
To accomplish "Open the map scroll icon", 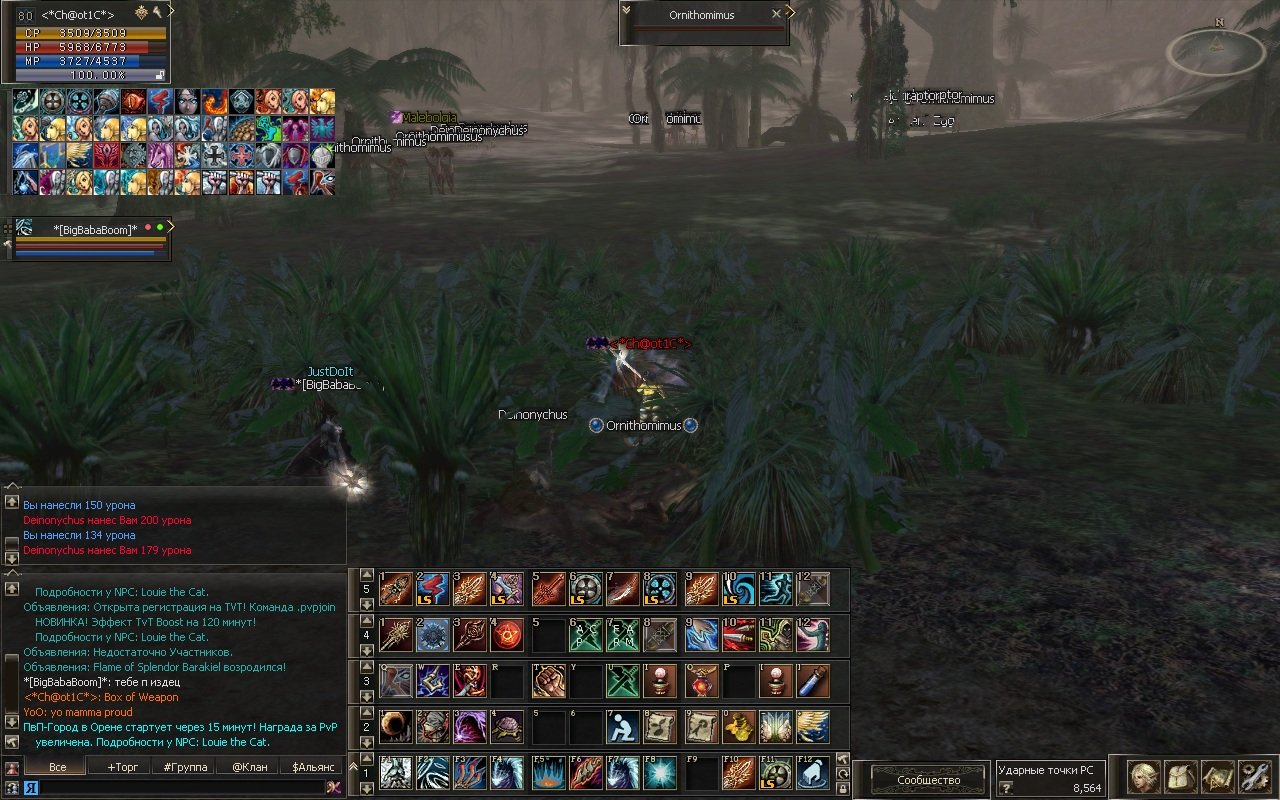I will (1218, 777).
